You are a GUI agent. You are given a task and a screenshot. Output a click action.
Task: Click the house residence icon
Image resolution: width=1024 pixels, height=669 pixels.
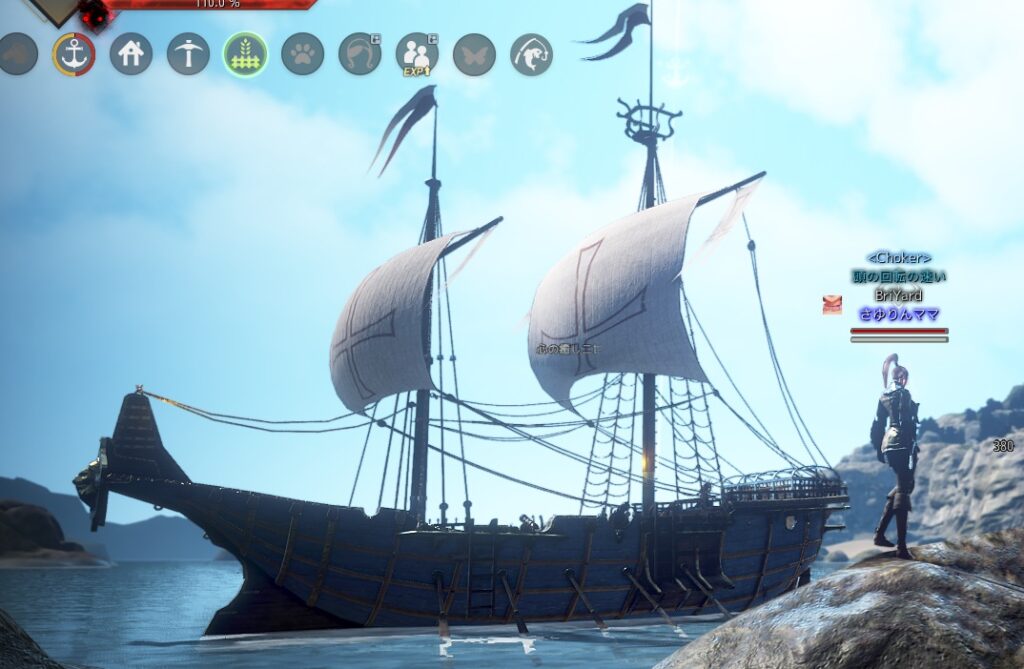click(131, 54)
